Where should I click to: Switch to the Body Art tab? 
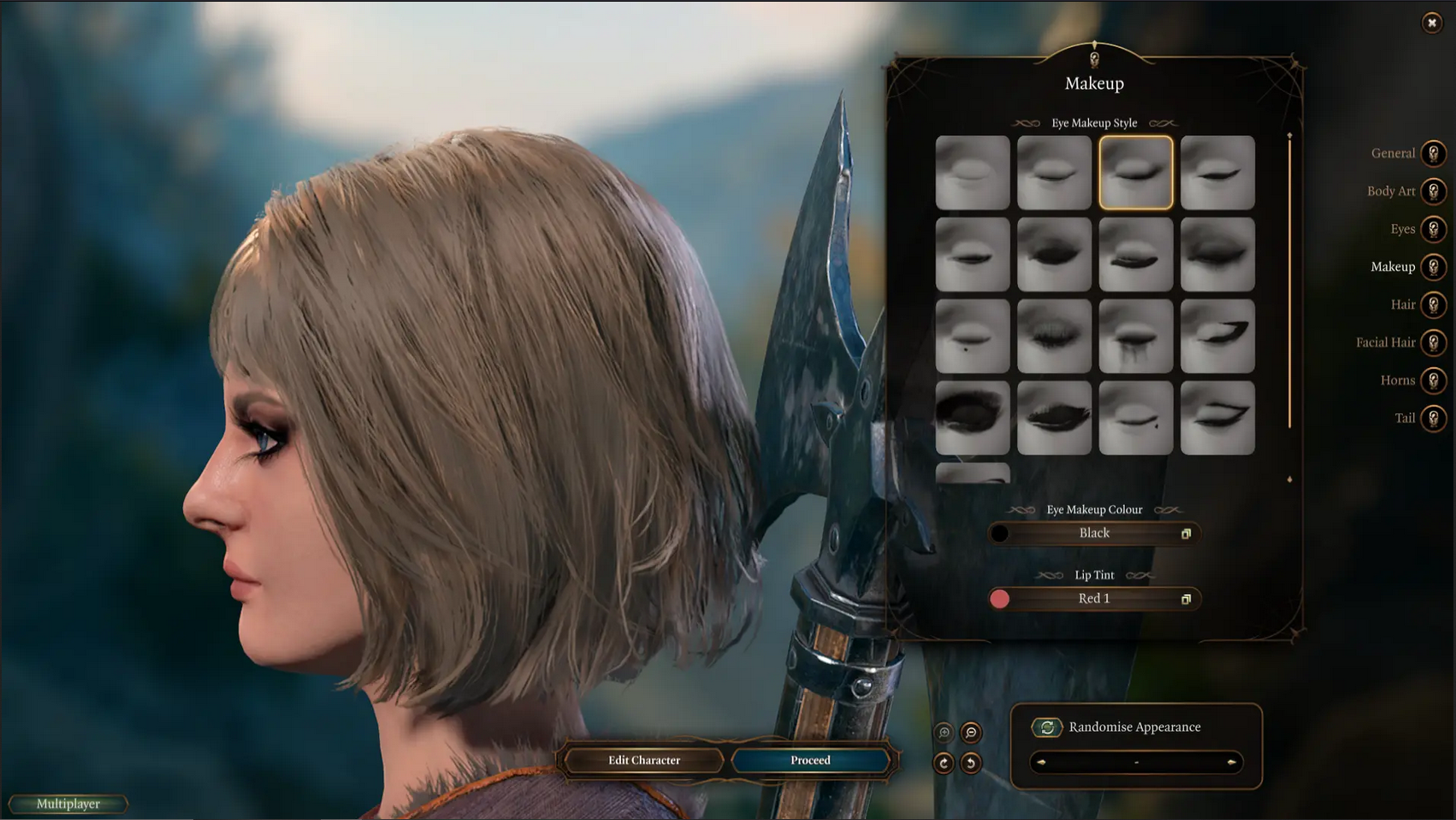(x=1433, y=192)
